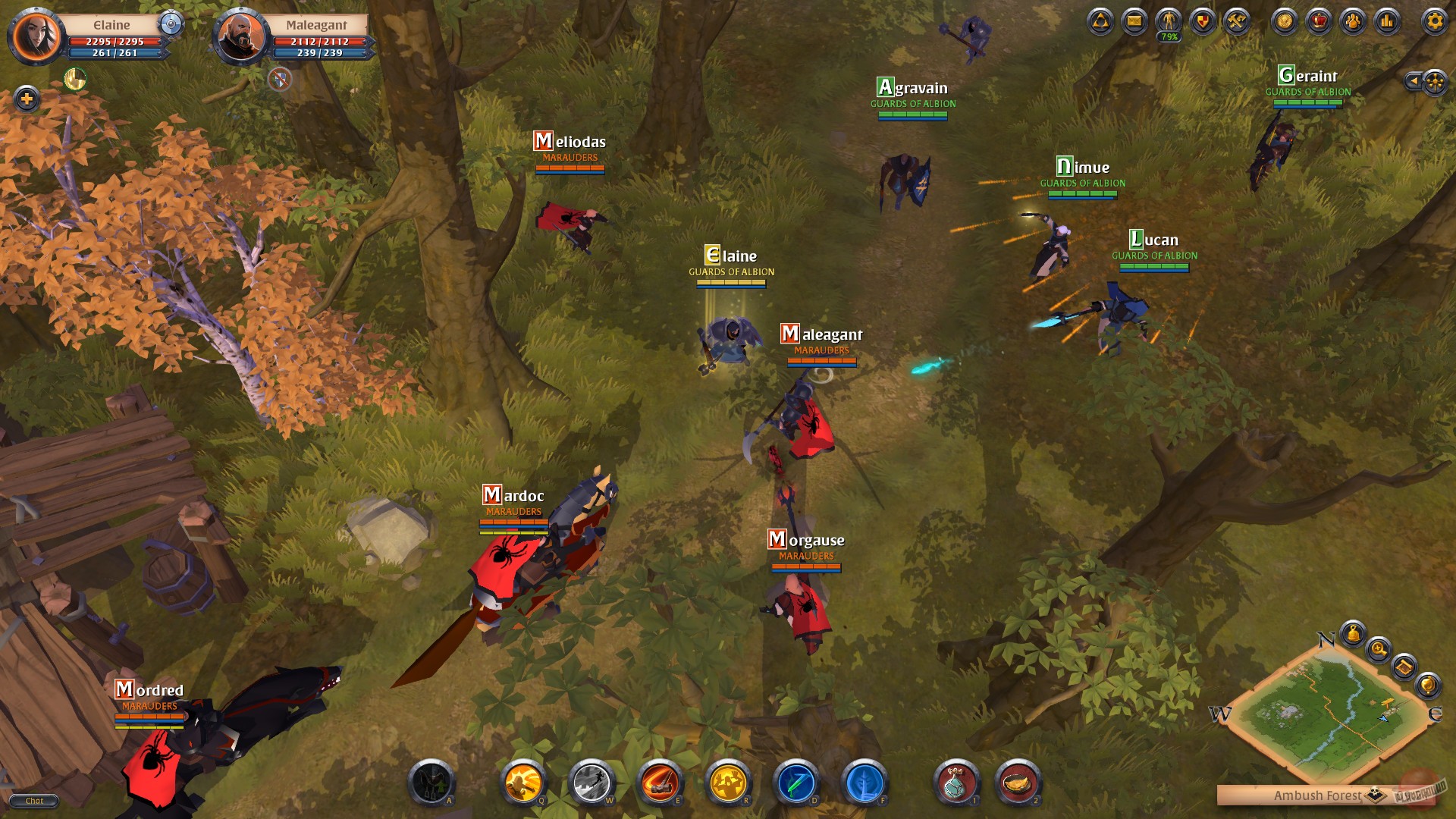
Task: Zoom in the minimap with magnifier icon
Action: [x=1378, y=651]
